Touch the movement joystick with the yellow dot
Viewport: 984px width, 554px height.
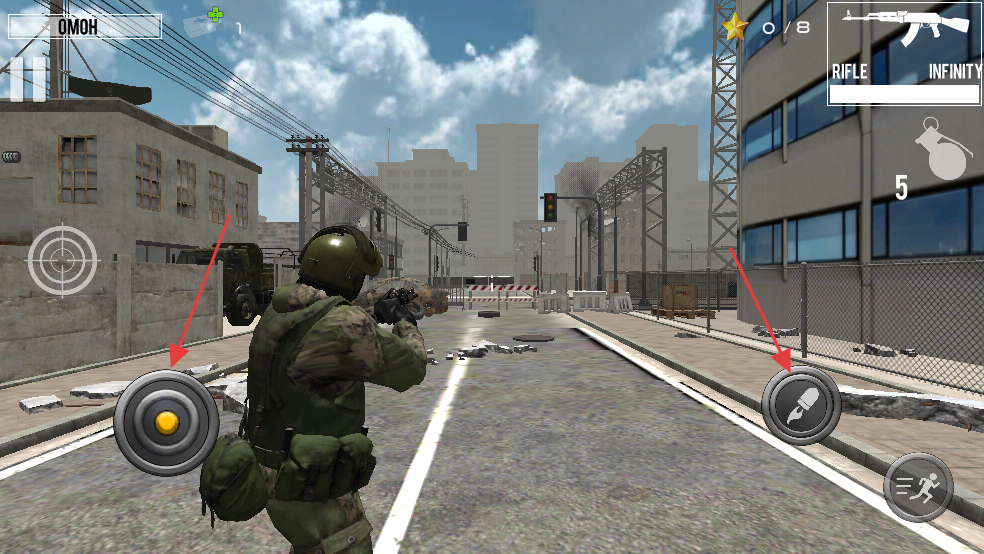166,422
